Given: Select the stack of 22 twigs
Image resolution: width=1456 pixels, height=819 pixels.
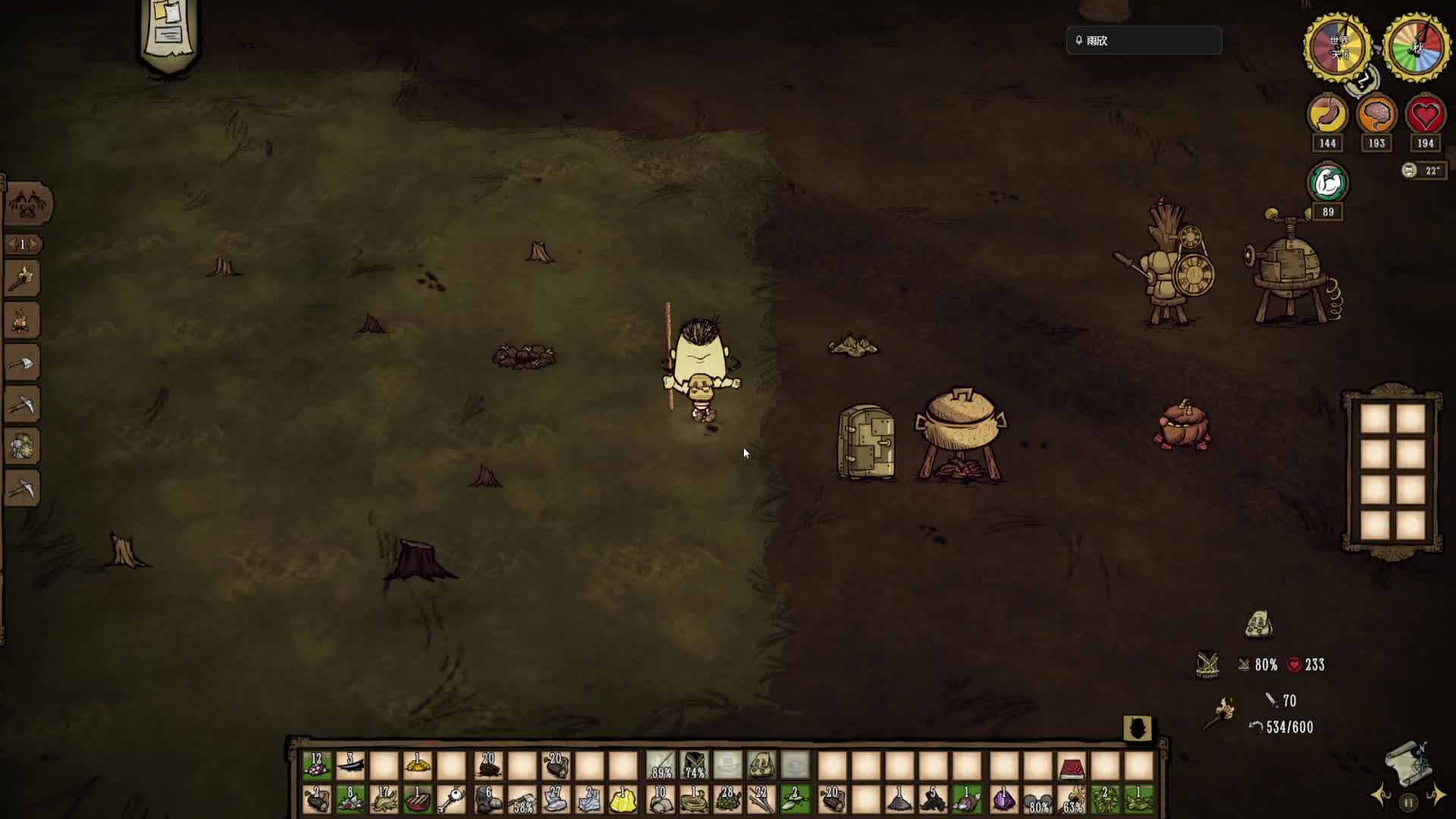Looking at the screenshot, I should [761, 800].
